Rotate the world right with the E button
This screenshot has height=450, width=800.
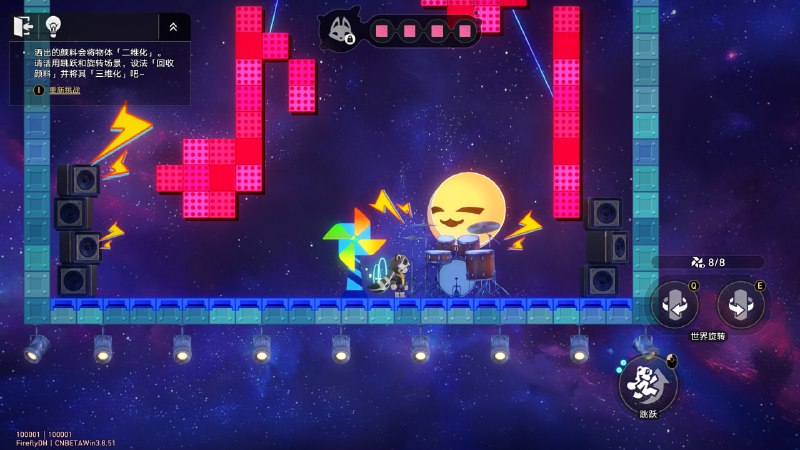pos(741,304)
